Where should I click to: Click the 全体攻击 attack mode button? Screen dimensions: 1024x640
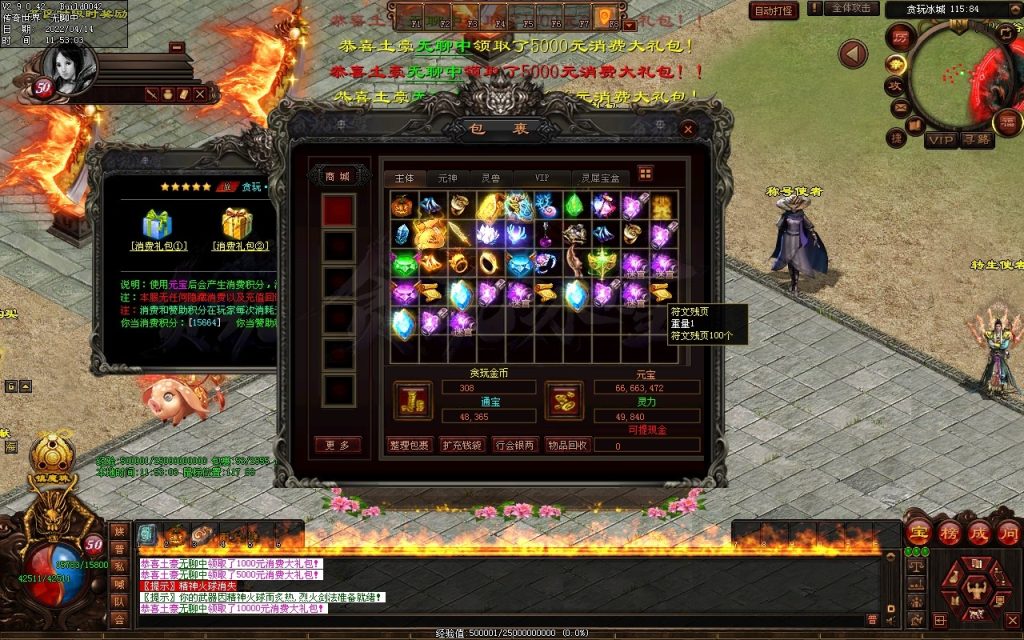[x=852, y=9]
